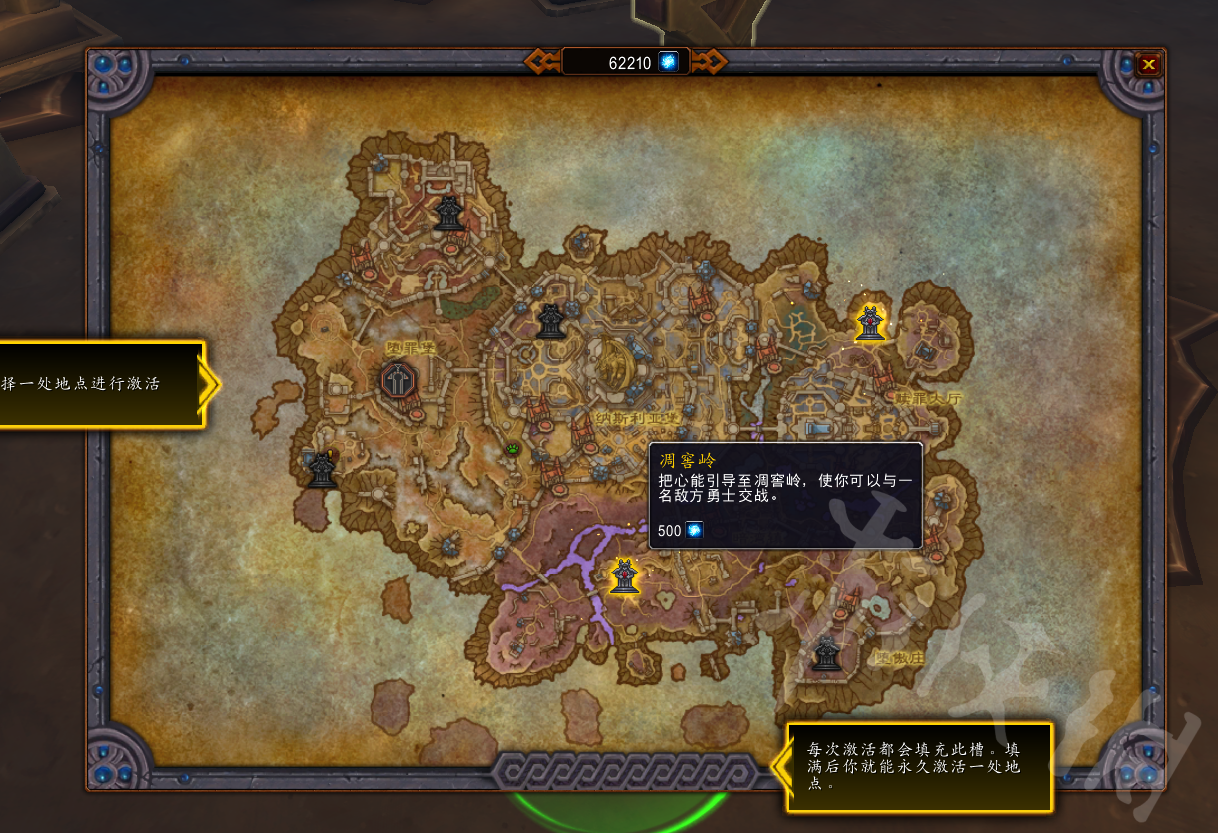Select the dark conductor in the northernmost district

(448, 212)
